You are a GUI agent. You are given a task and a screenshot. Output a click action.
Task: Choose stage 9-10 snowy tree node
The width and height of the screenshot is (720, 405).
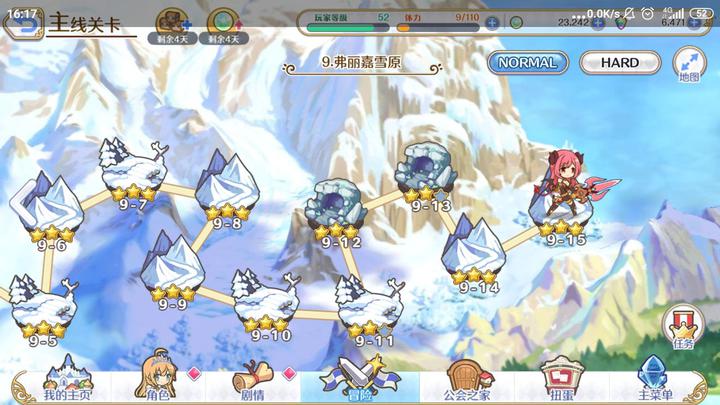coord(266,300)
